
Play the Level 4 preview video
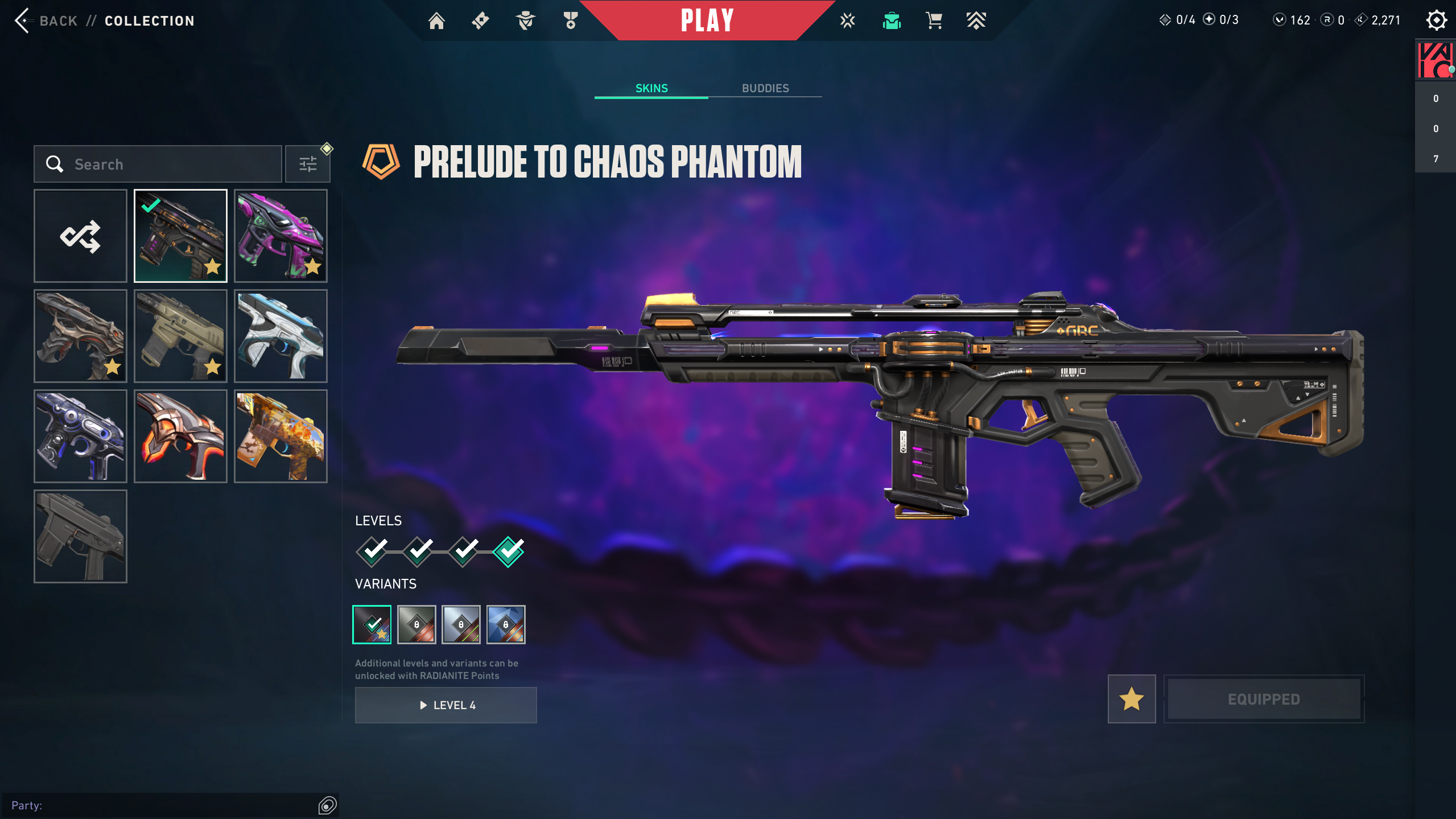(446, 705)
